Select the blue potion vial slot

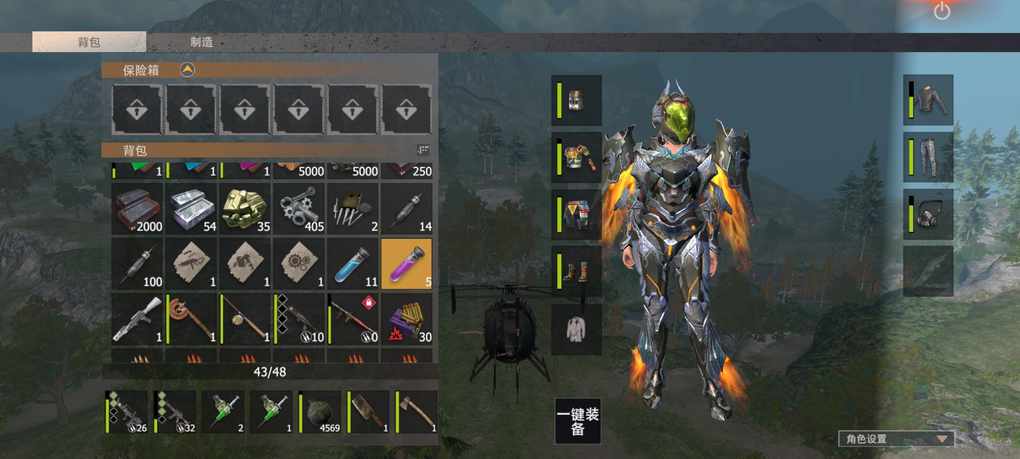click(x=352, y=263)
